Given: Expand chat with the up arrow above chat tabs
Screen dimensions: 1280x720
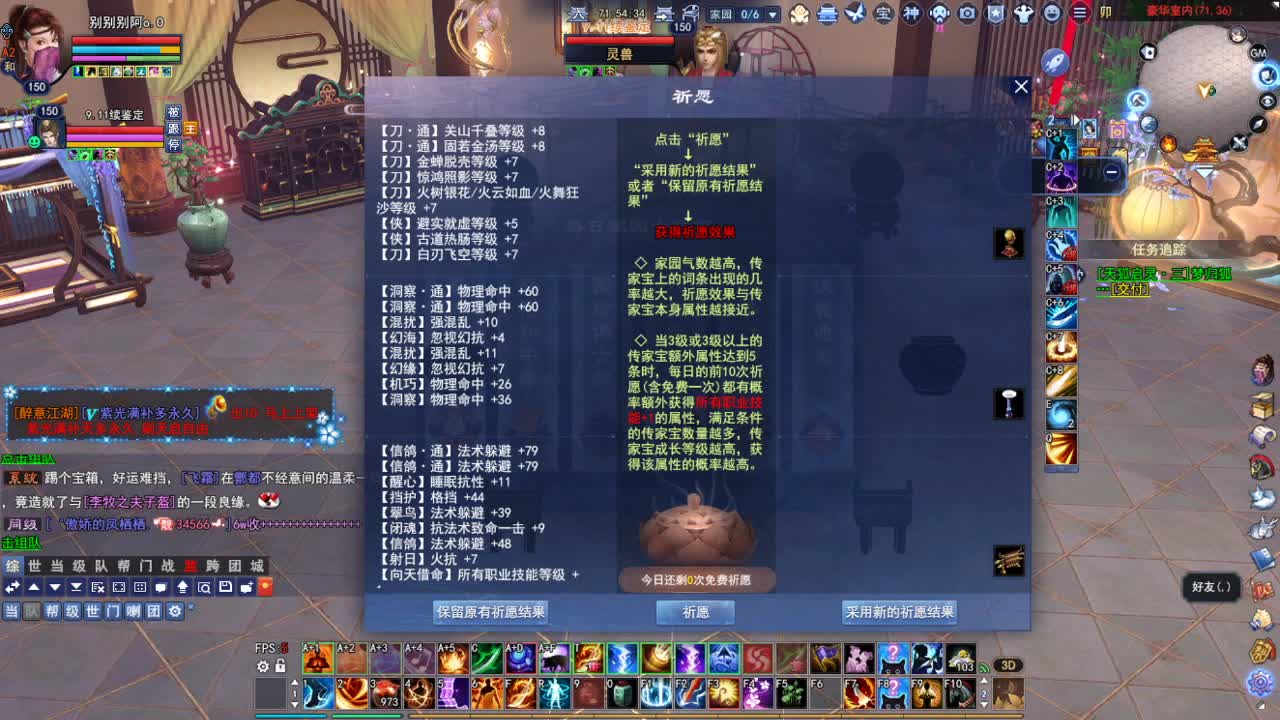Looking at the screenshot, I should [x=34, y=587].
